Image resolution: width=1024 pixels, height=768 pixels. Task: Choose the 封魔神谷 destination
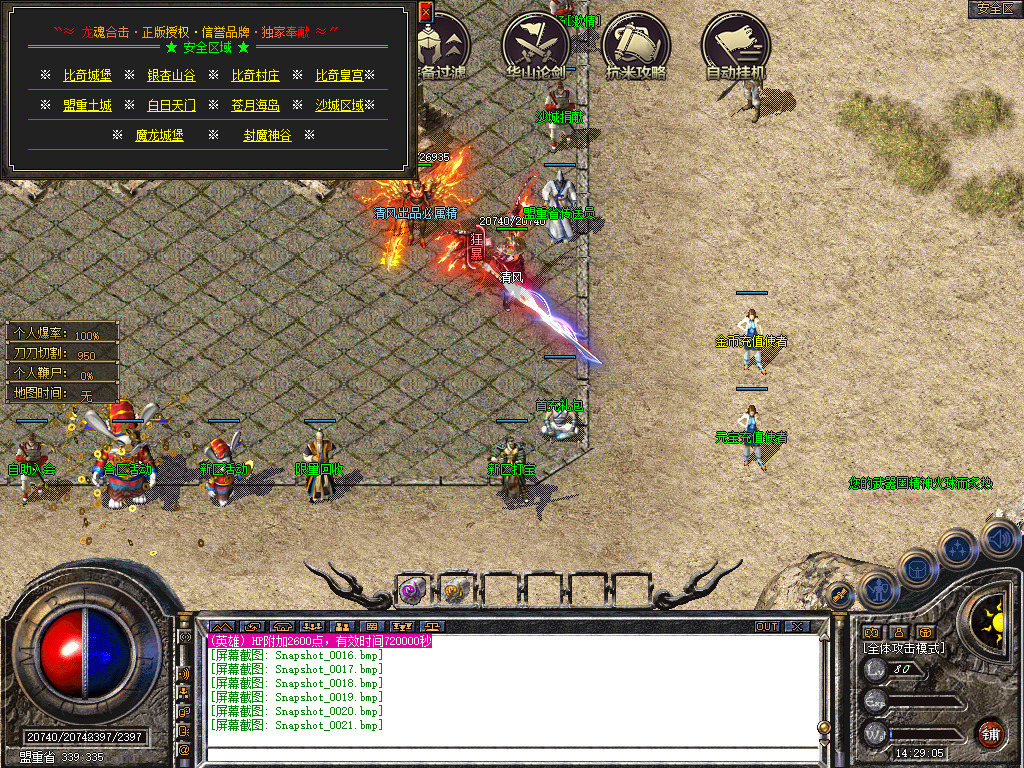[267, 135]
